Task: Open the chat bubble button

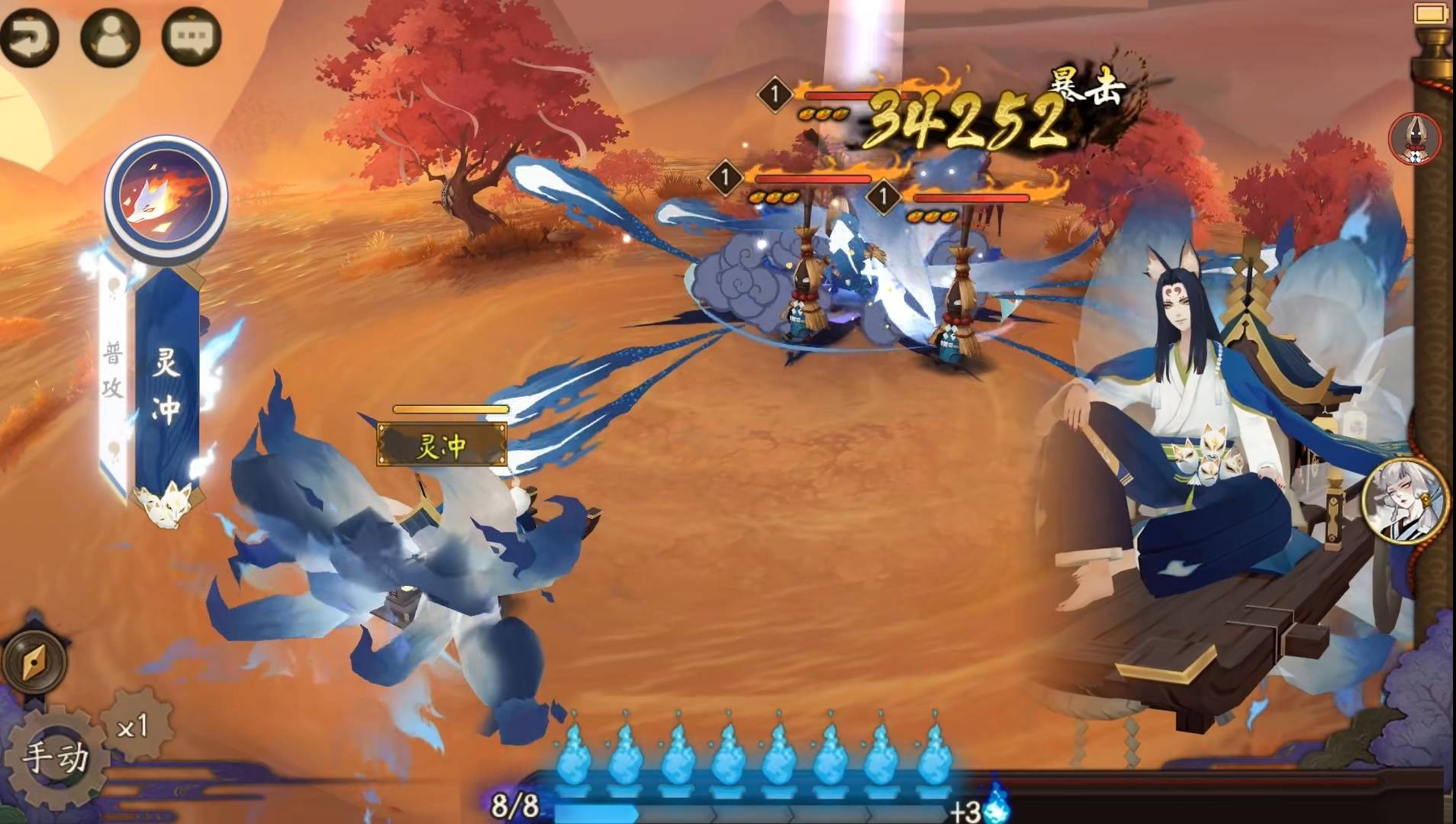Action: click(191, 37)
